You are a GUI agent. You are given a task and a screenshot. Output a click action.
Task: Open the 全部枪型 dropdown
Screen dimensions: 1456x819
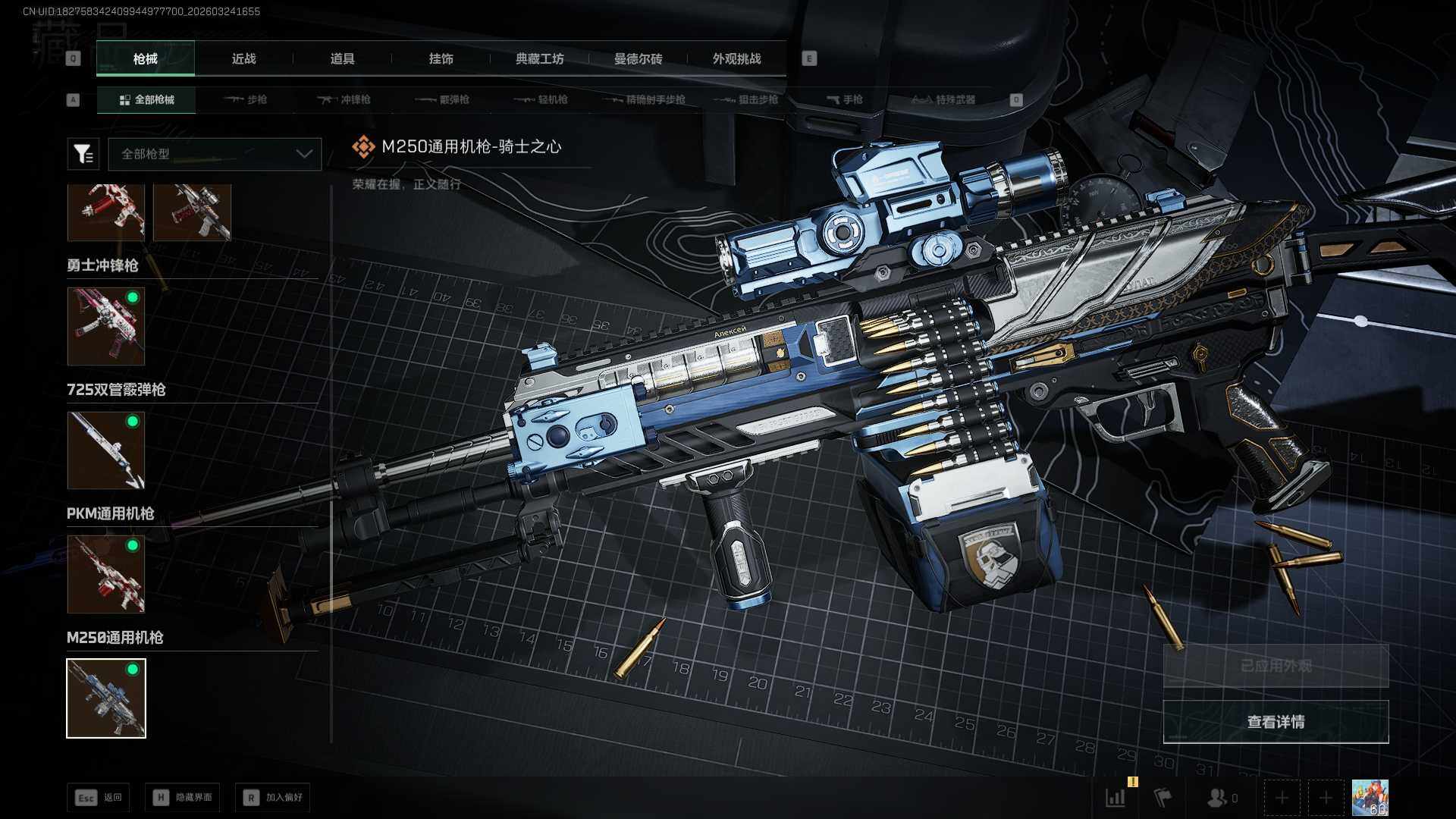pos(215,154)
